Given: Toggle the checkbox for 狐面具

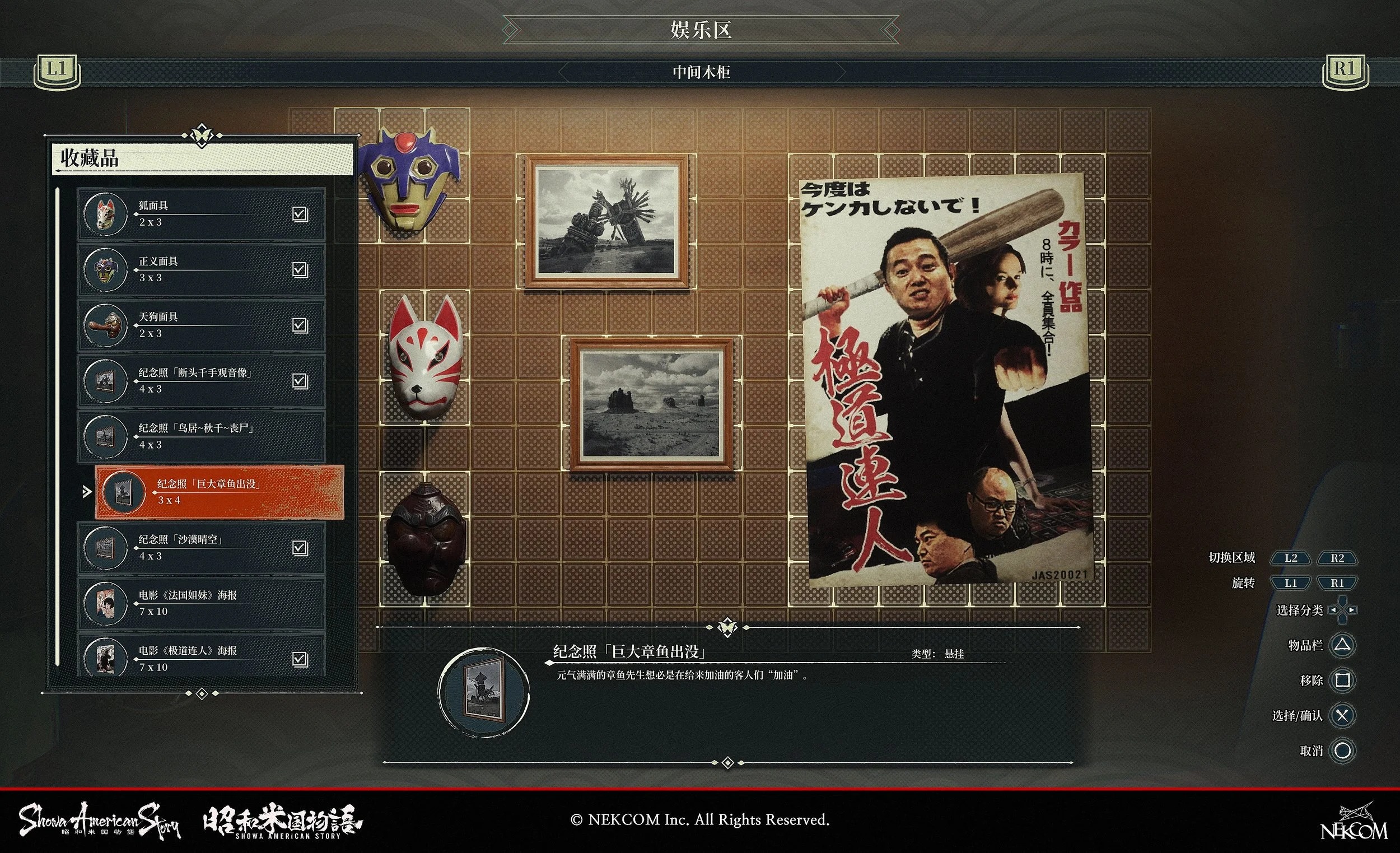Looking at the screenshot, I should point(301,216).
